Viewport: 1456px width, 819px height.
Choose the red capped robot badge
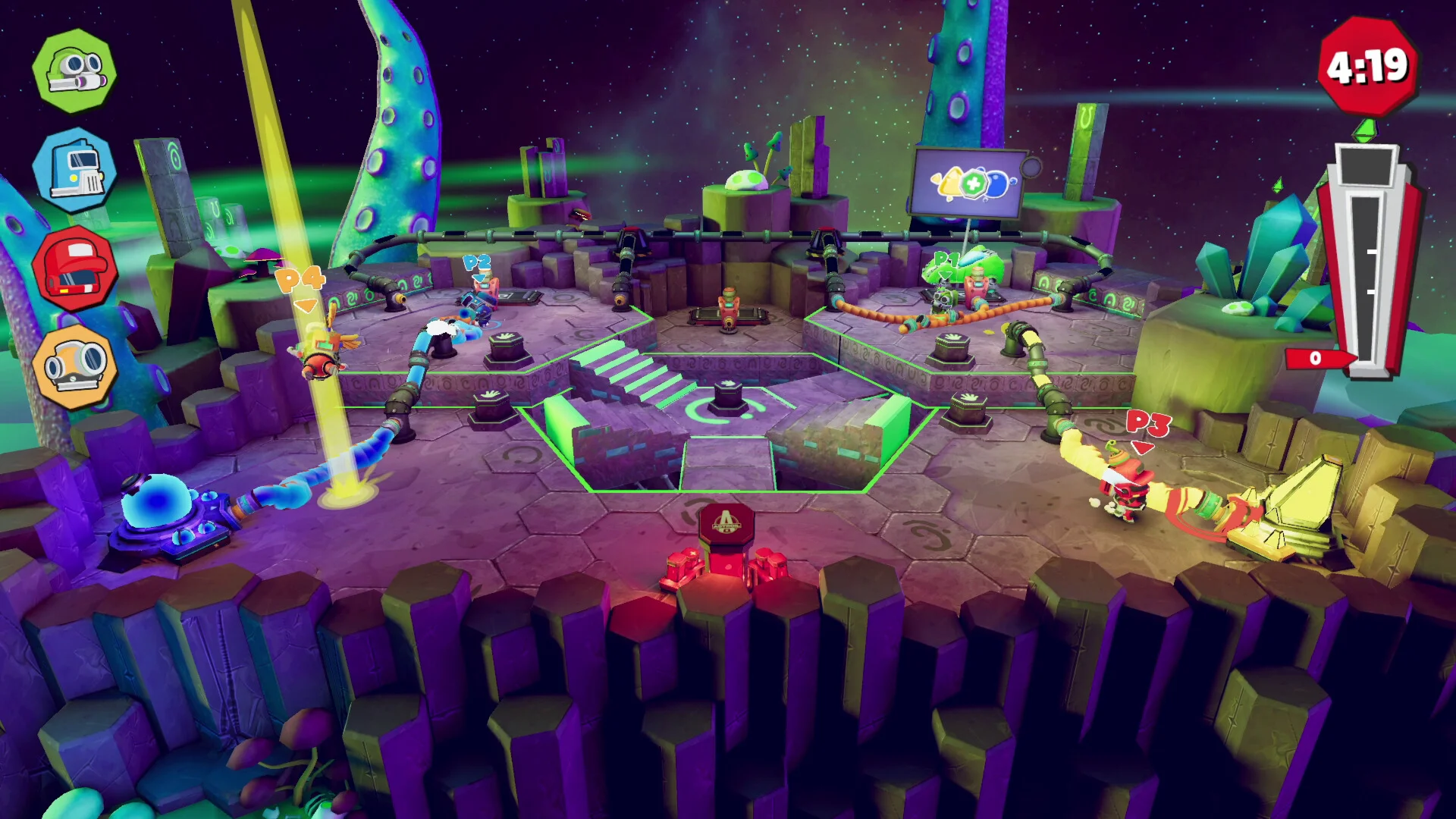74,268
